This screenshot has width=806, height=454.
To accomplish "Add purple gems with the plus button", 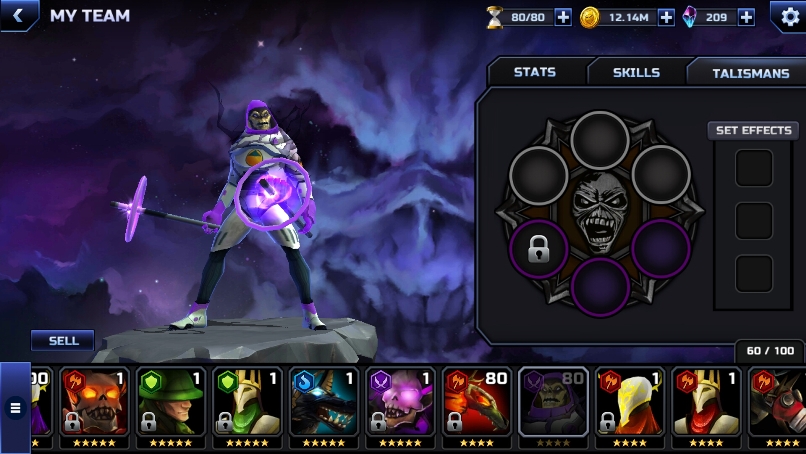I will coord(746,17).
